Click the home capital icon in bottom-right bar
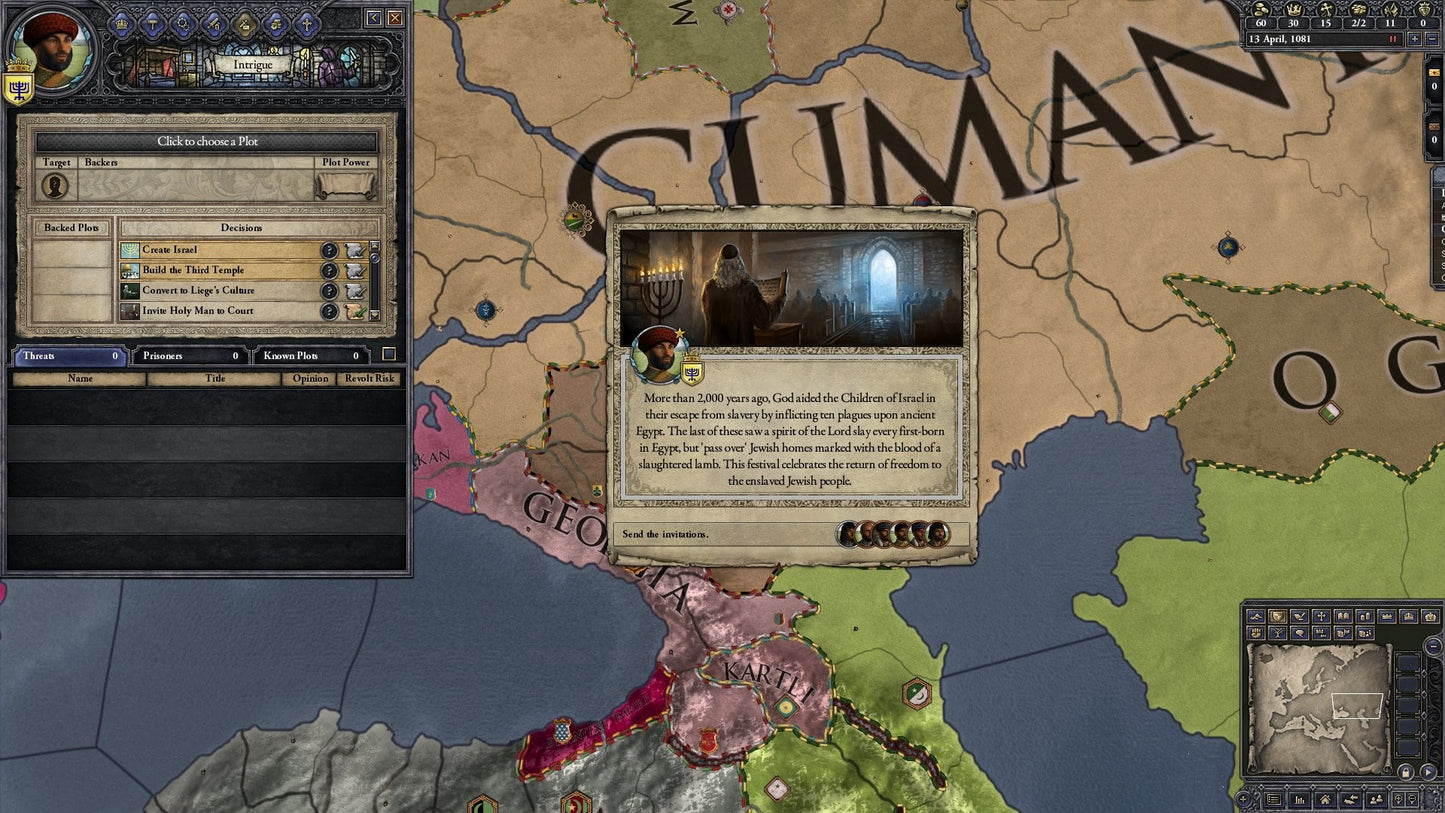 point(1325,799)
